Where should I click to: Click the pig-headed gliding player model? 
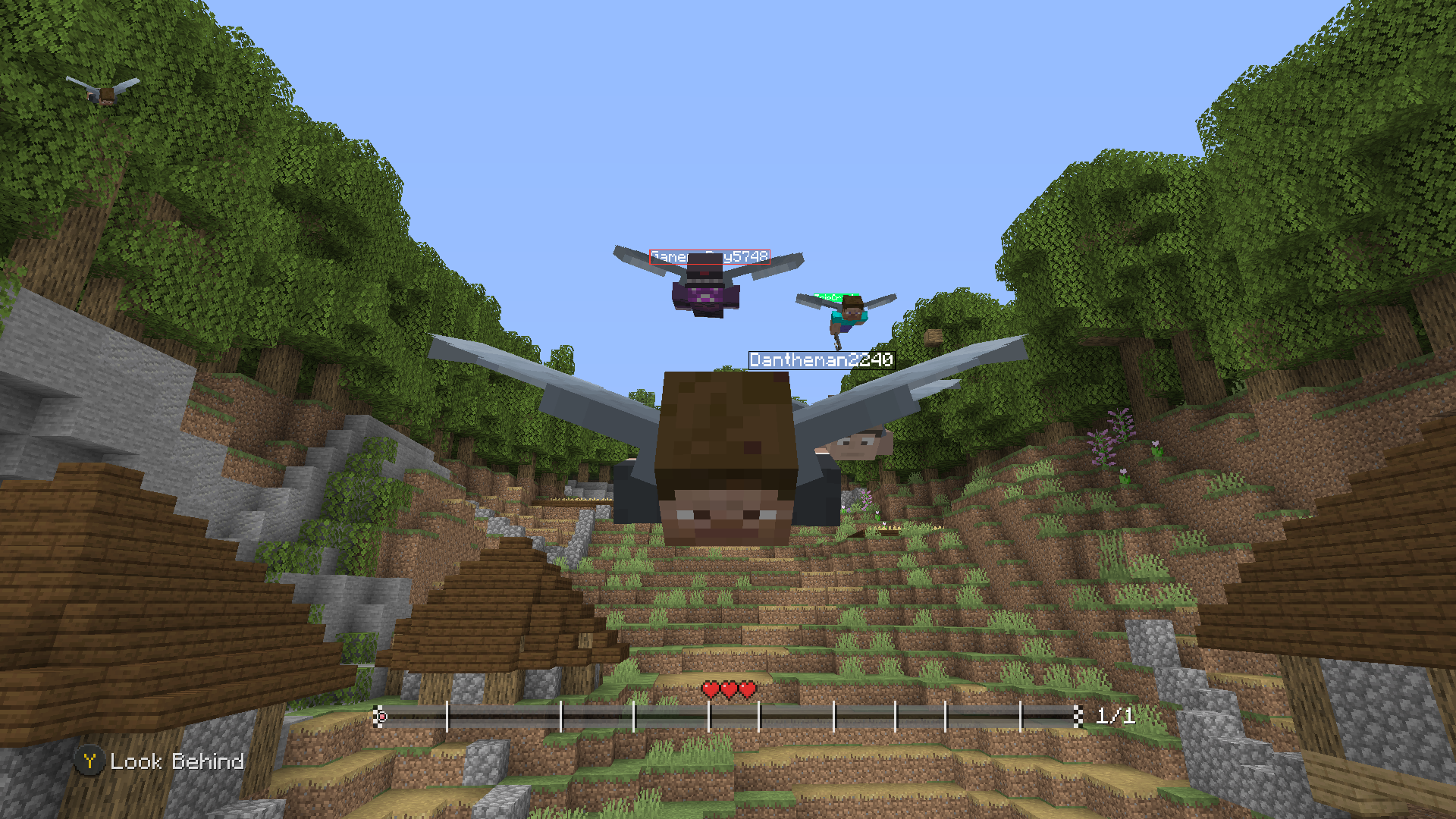pos(728,455)
